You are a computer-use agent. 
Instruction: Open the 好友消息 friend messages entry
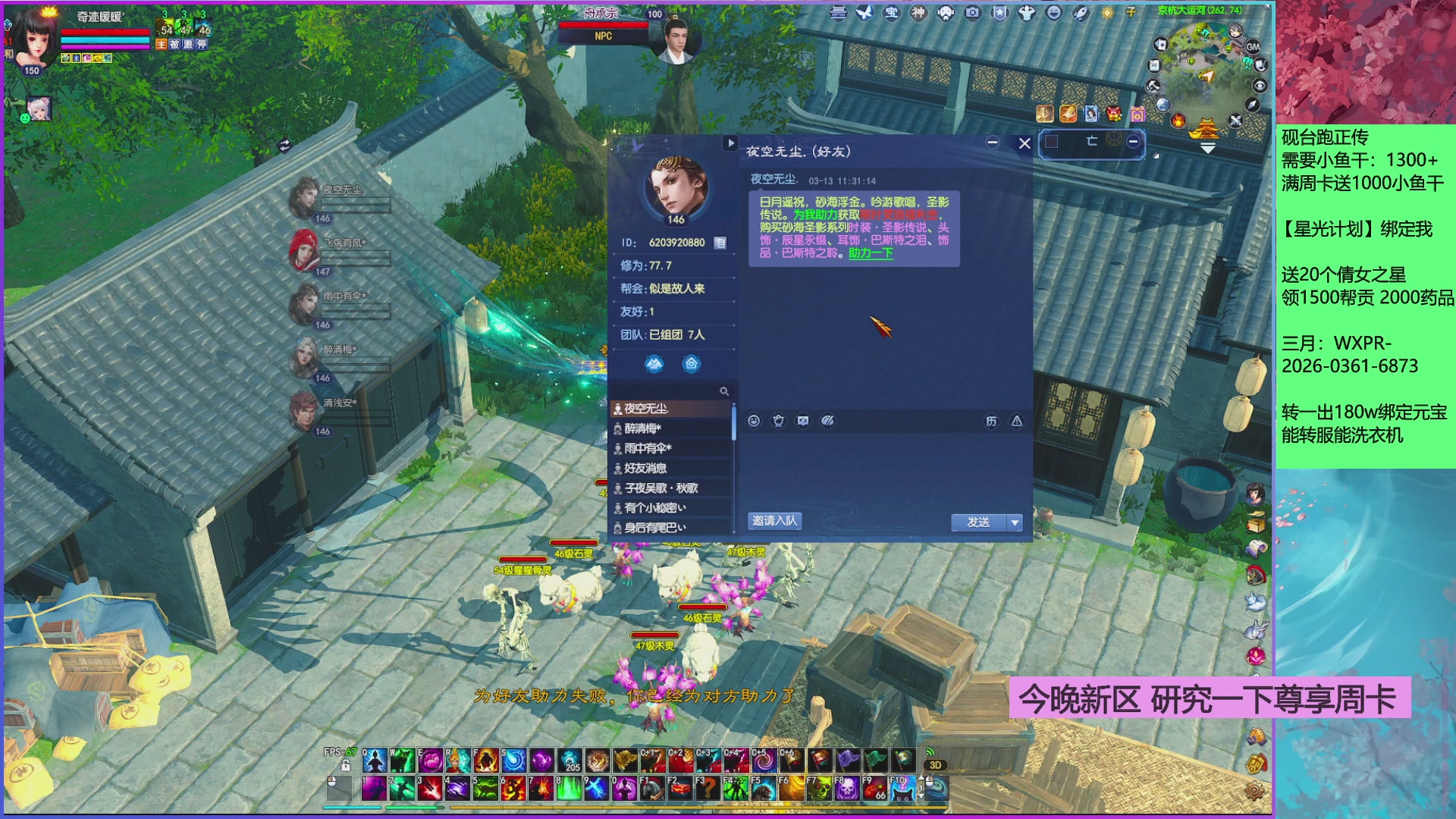point(645,468)
